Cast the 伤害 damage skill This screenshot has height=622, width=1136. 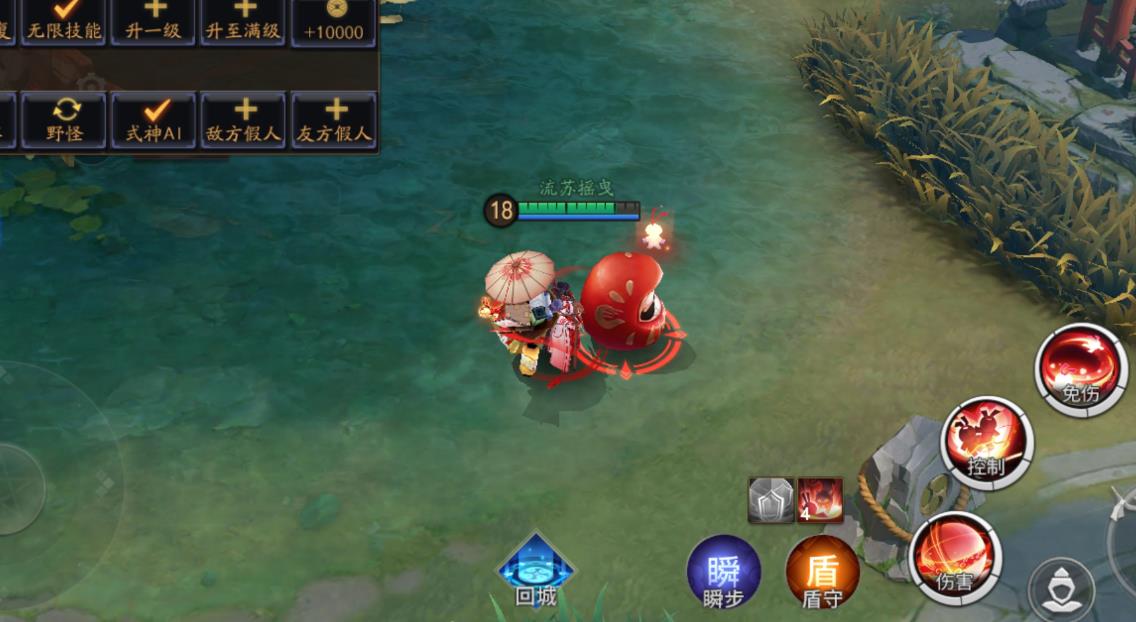(956, 557)
